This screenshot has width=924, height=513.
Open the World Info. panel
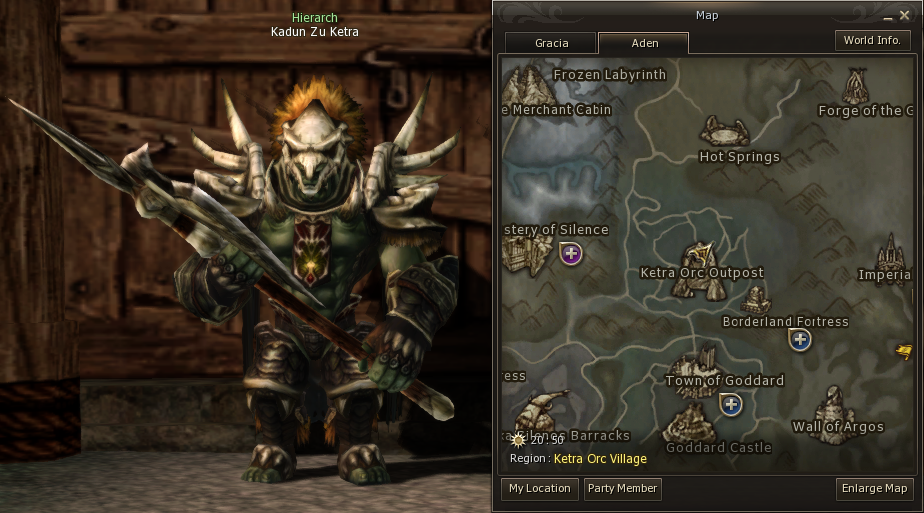point(872,41)
